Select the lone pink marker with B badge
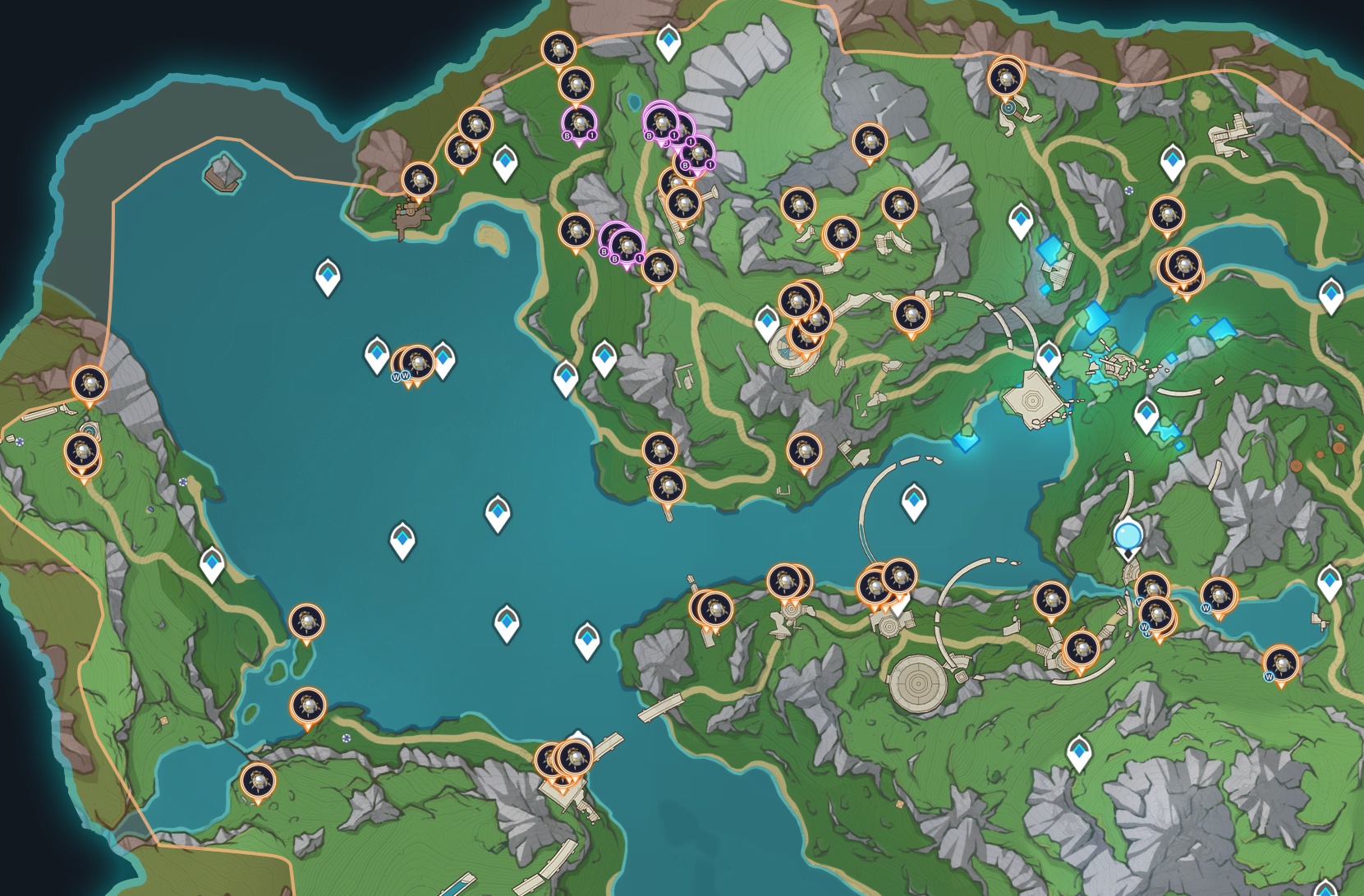Viewport: 1364px width, 896px height. pyautogui.click(x=579, y=124)
